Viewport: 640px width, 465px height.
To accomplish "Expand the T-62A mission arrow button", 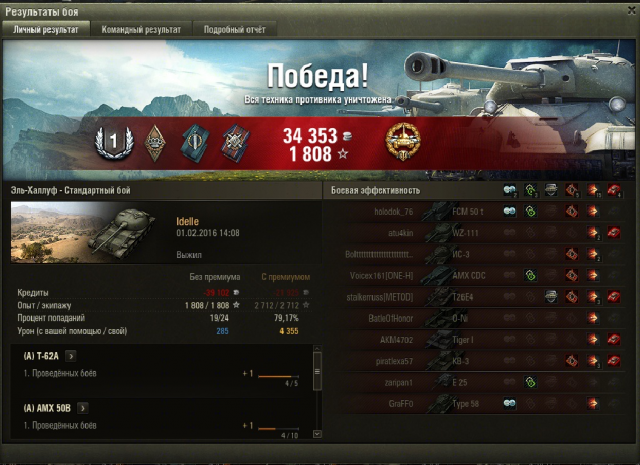I will pos(71,355).
